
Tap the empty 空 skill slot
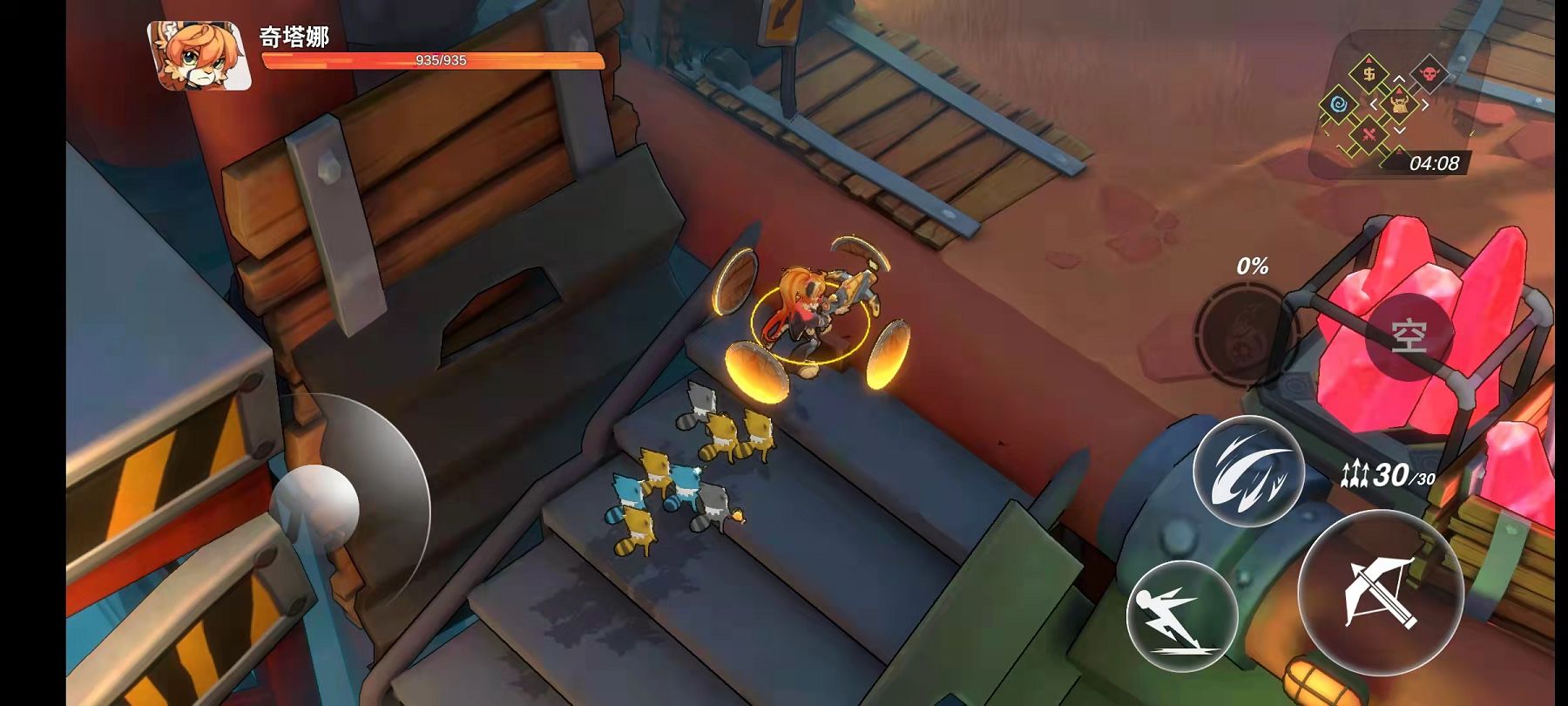click(1409, 336)
